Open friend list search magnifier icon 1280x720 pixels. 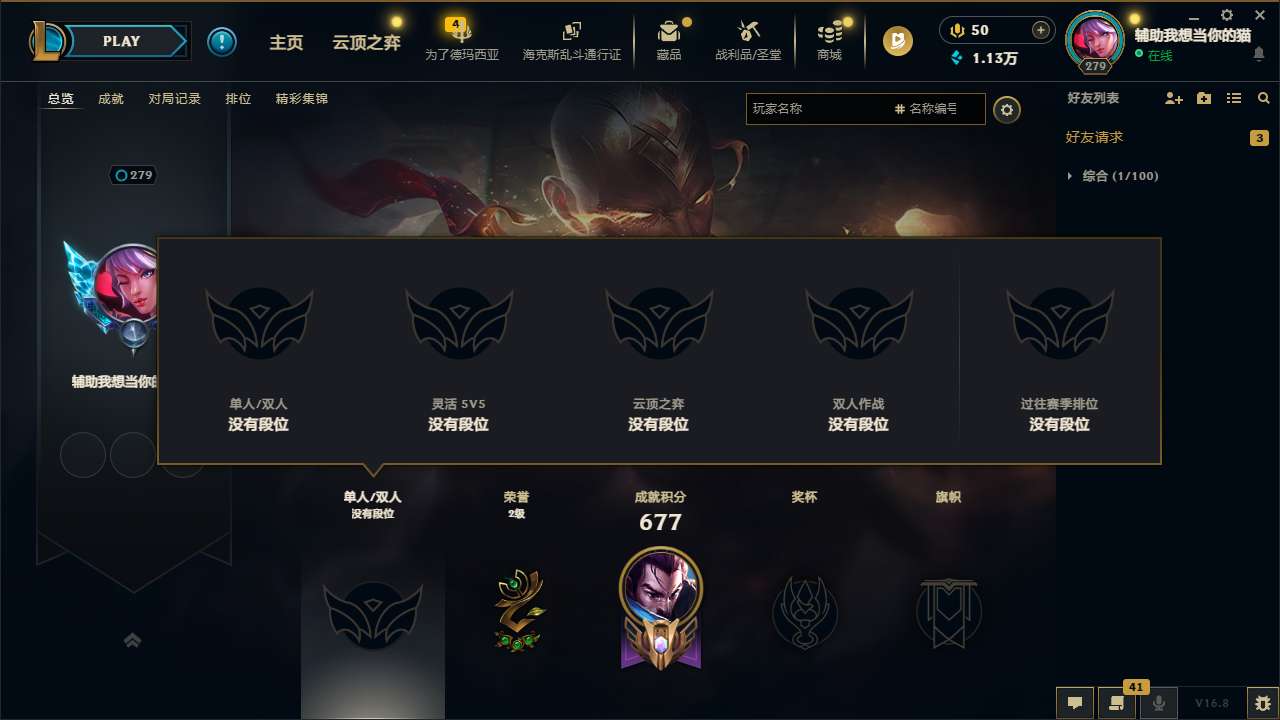coord(1263,98)
